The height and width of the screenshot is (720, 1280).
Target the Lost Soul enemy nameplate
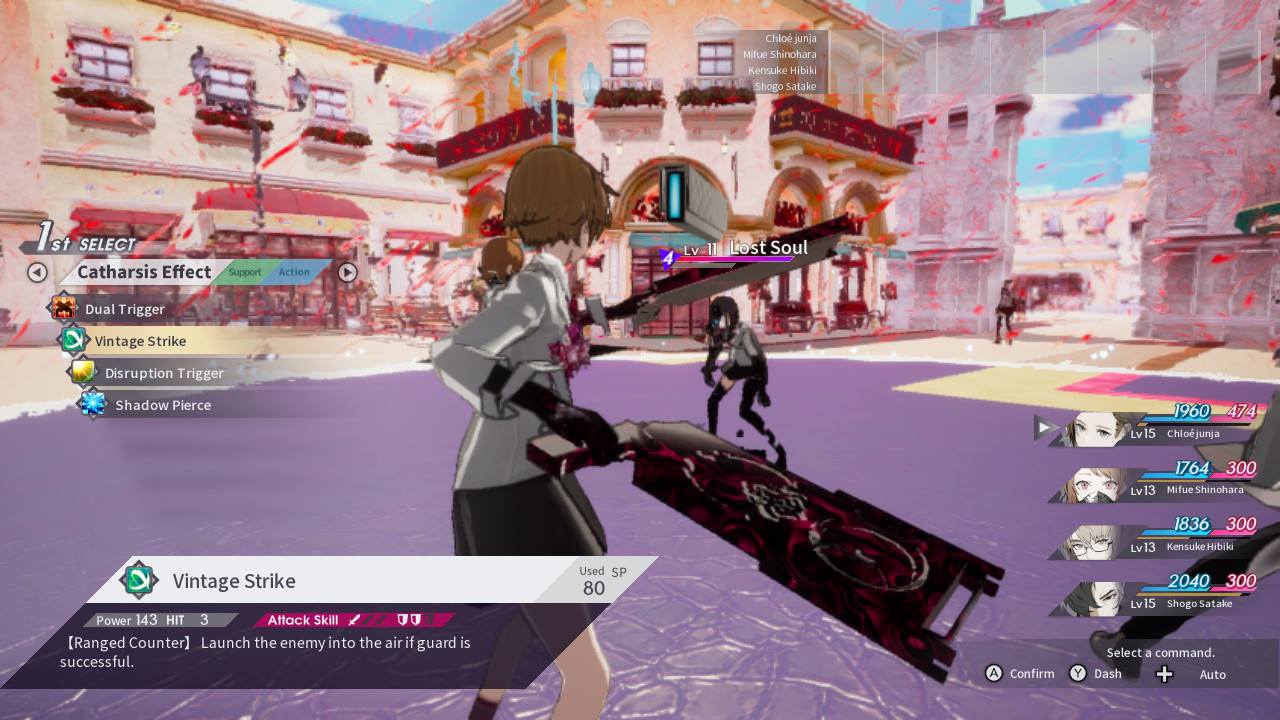(745, 249)
